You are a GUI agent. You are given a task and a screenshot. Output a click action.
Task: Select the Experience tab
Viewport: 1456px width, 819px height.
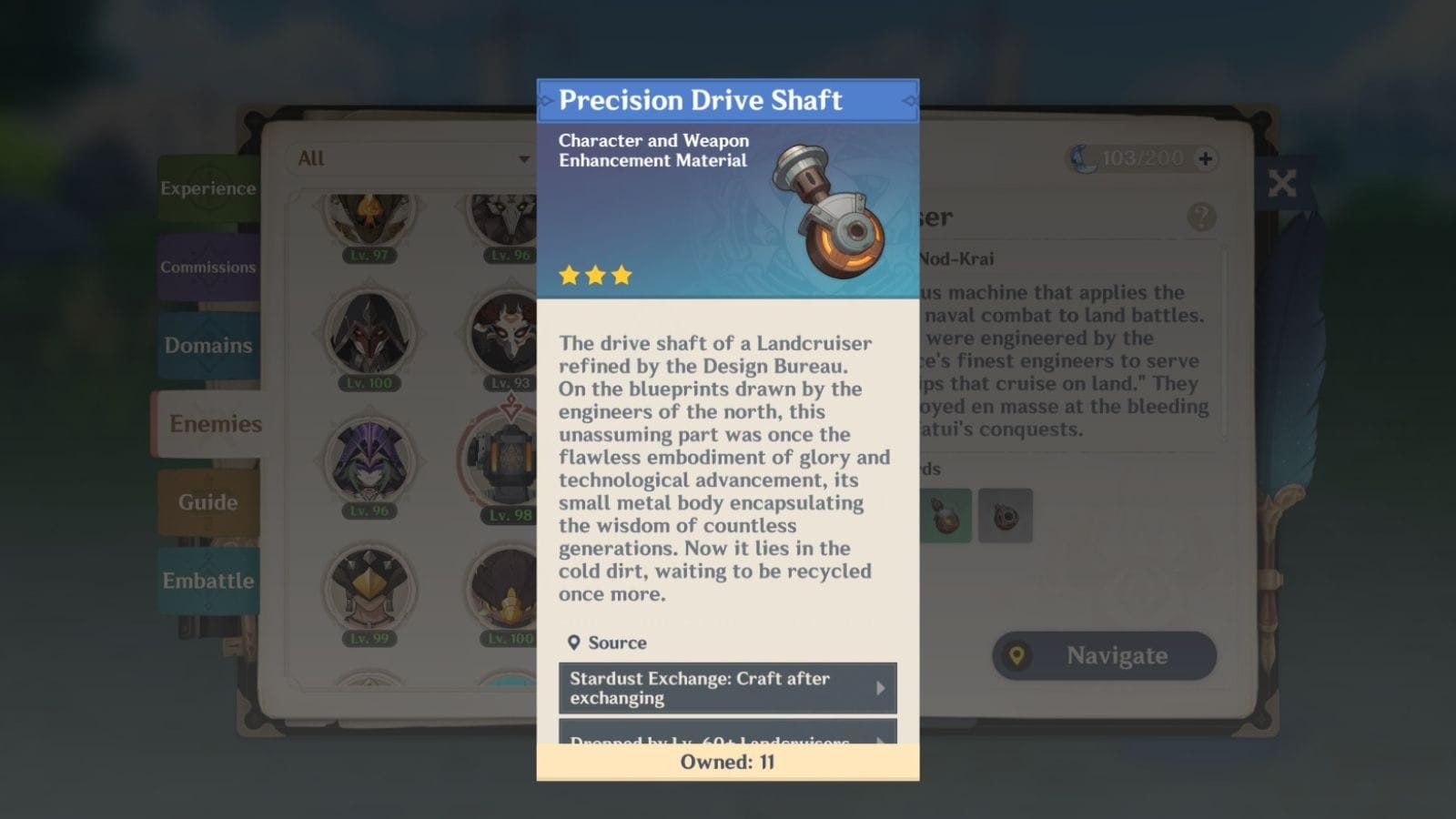(207, 188)
